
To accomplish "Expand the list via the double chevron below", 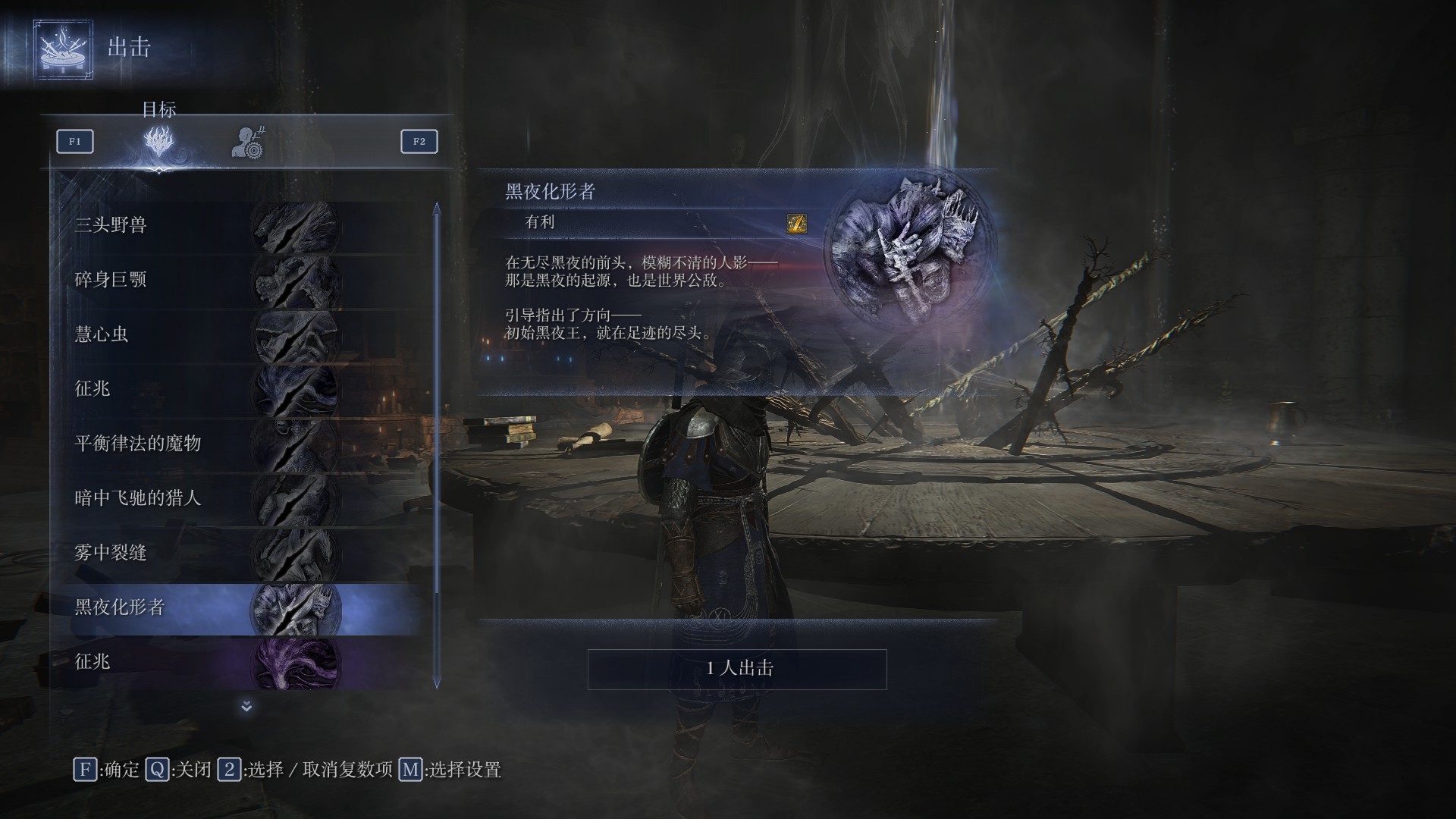I will tap(245, 707).
